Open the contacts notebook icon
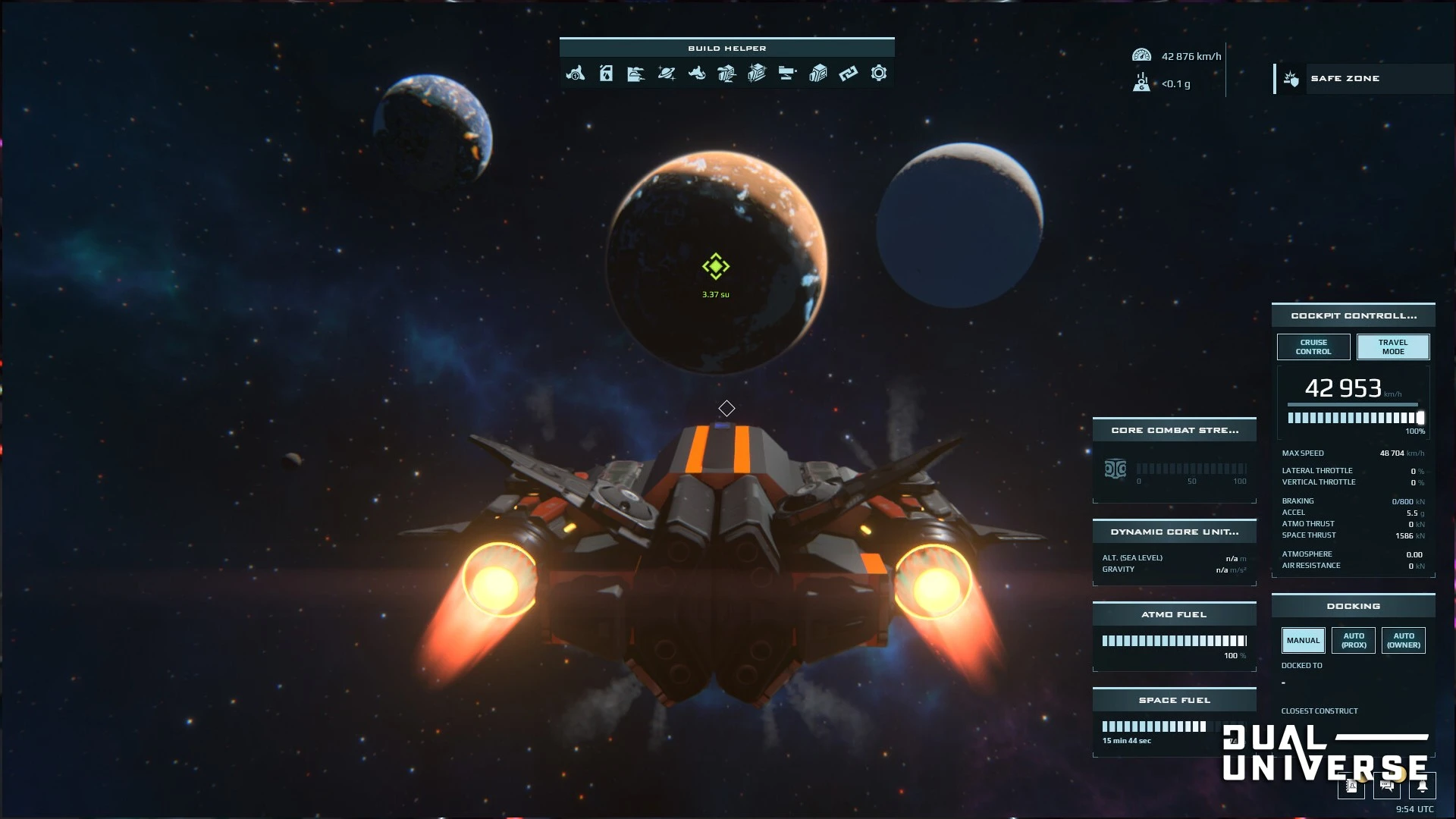The height and width of the screenshot is (819, 1456). [1351, 786]
